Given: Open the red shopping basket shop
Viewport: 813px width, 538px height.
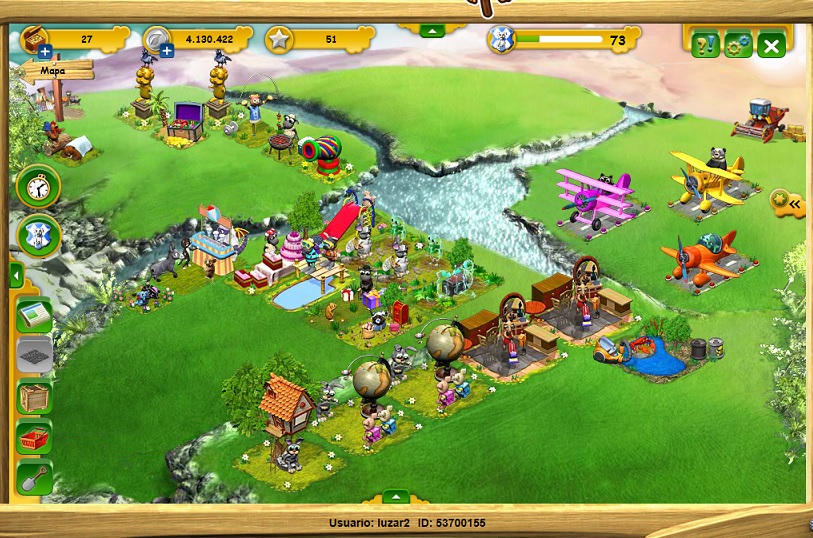Looking at the screenshot, I should tap(35, 438).
